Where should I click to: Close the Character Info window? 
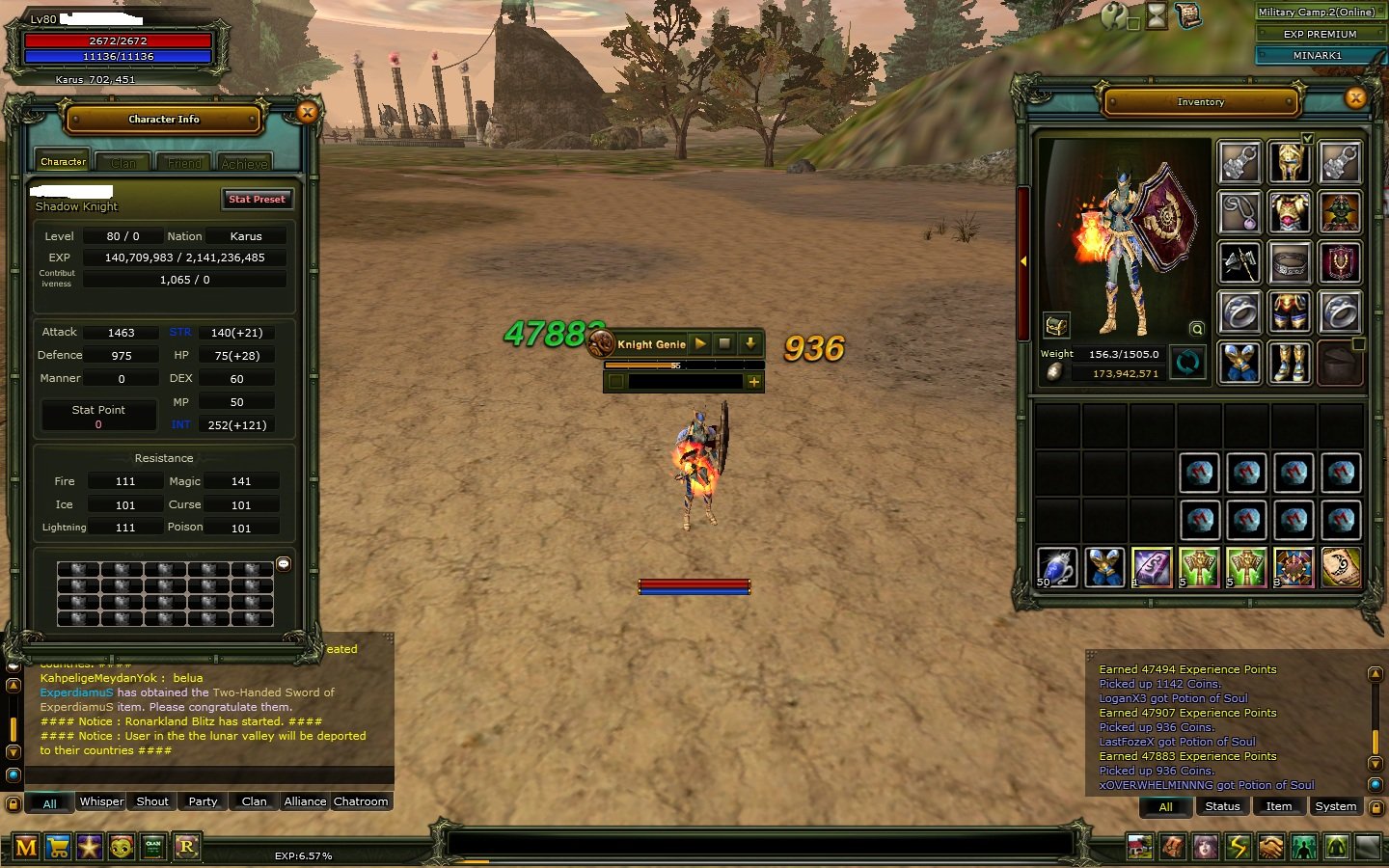(307, 113)
